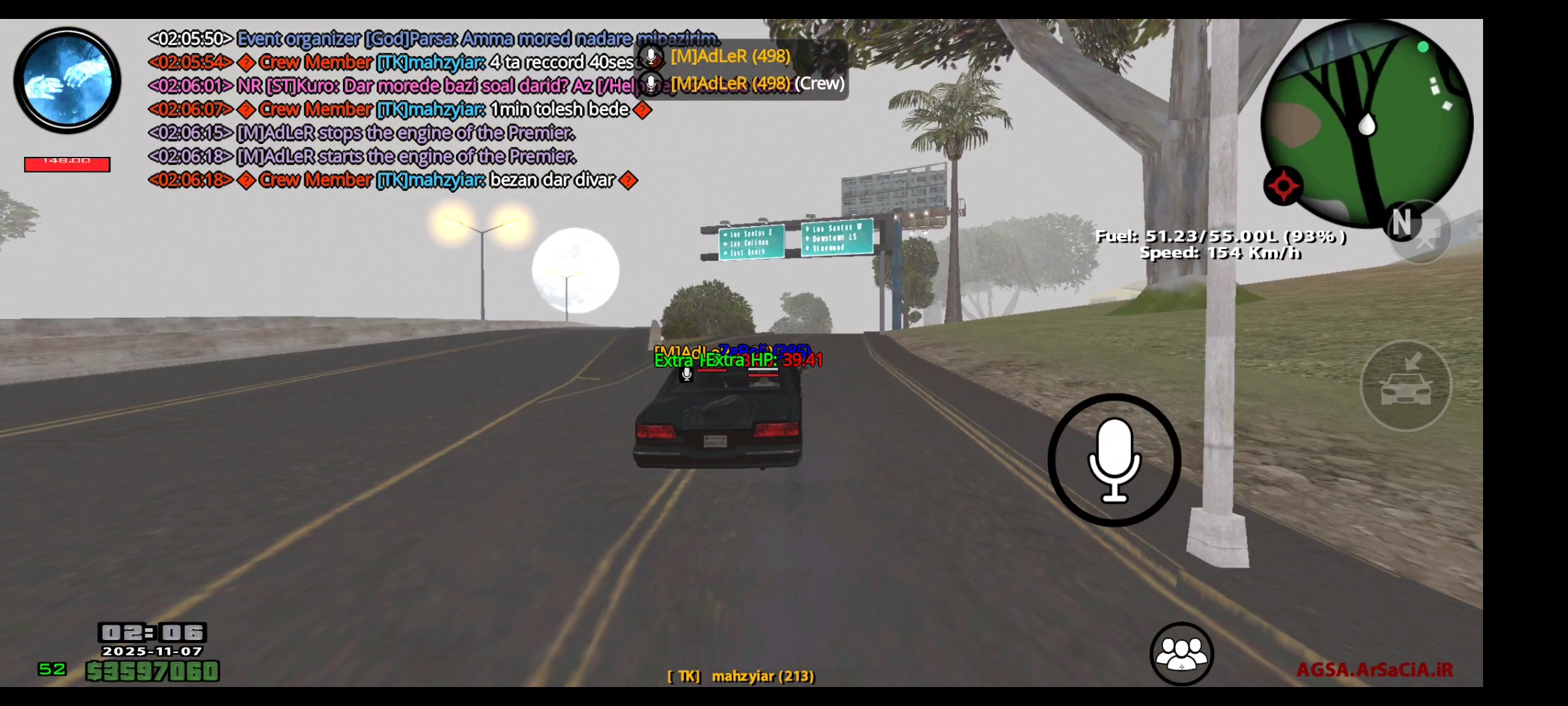Click the mic icon above the Premier car
This screenshot has height=706, width=1568.
tap(687, 375)
